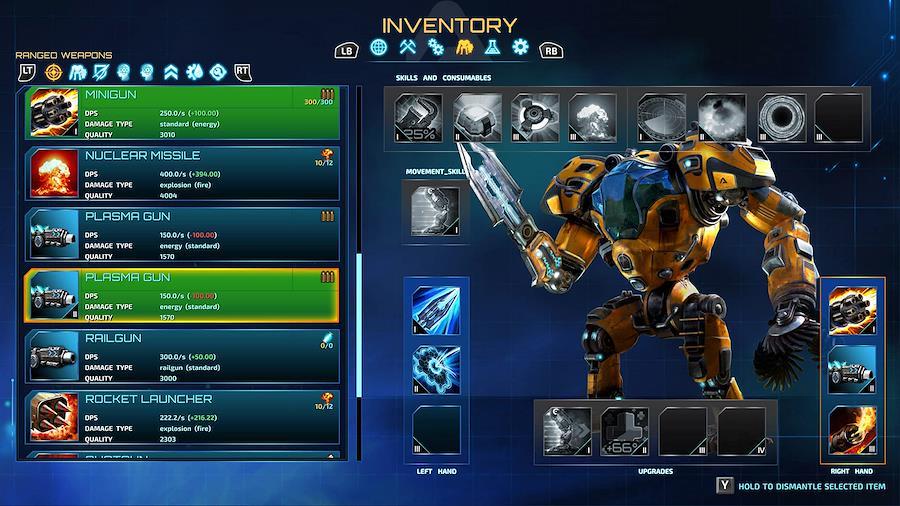The width and height of the screenshot is (900, 506).
Task: Select the minigun right hand slot
Action: tap(852, 310)
